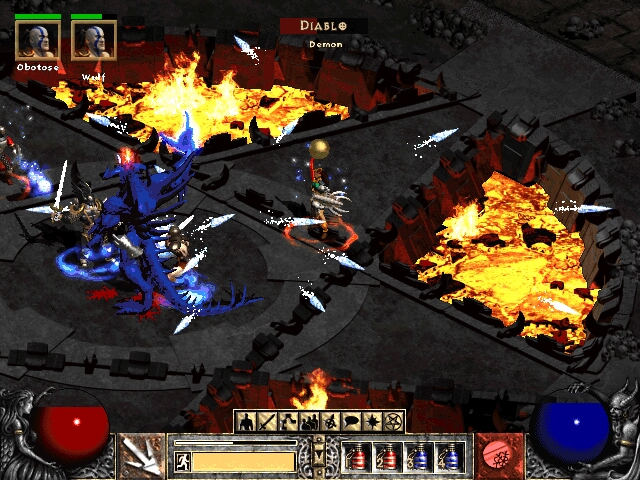
Task: Open the skill tree icon
Action: click(288, 421)
